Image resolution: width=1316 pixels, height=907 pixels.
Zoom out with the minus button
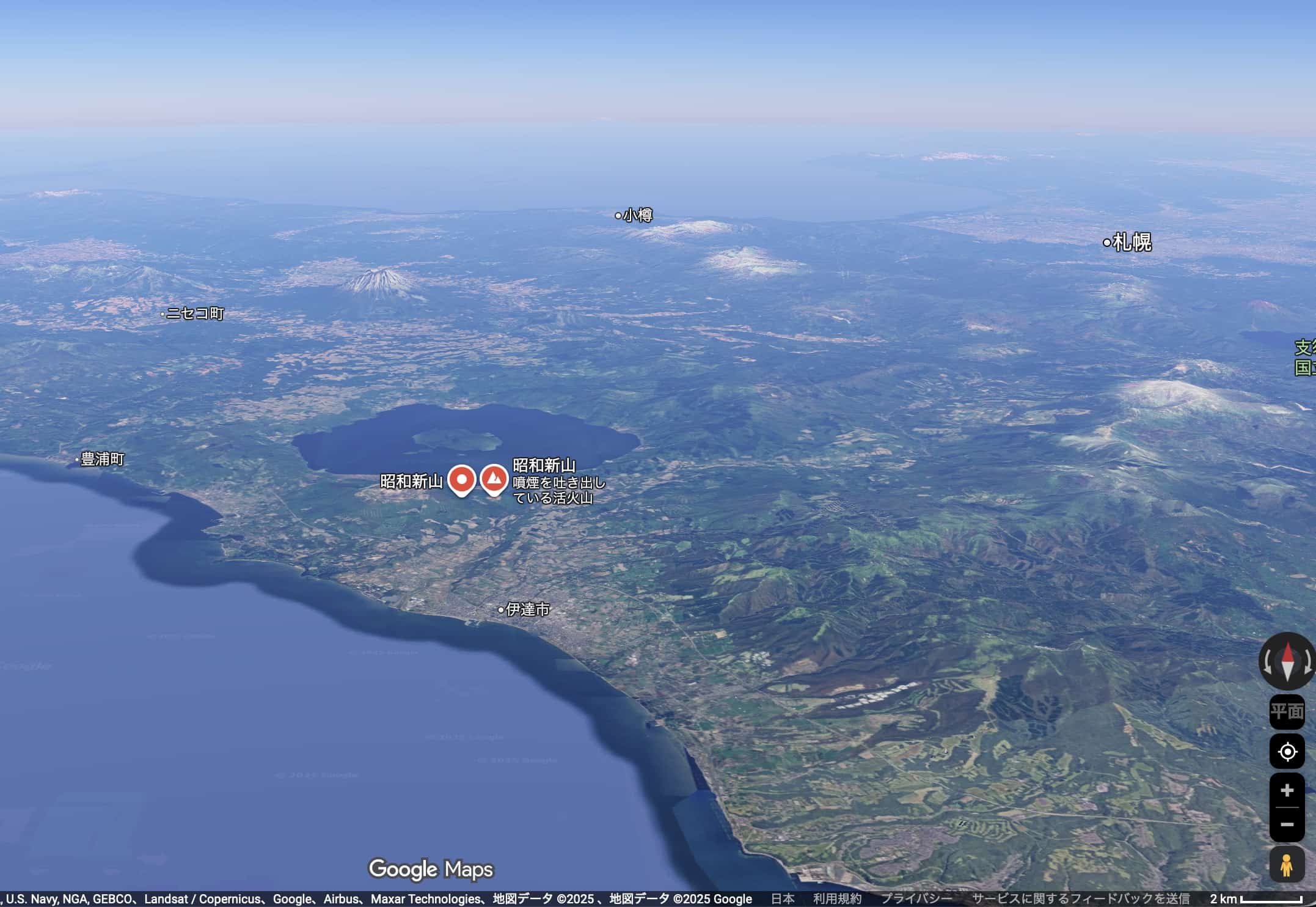pos(1287,824)
